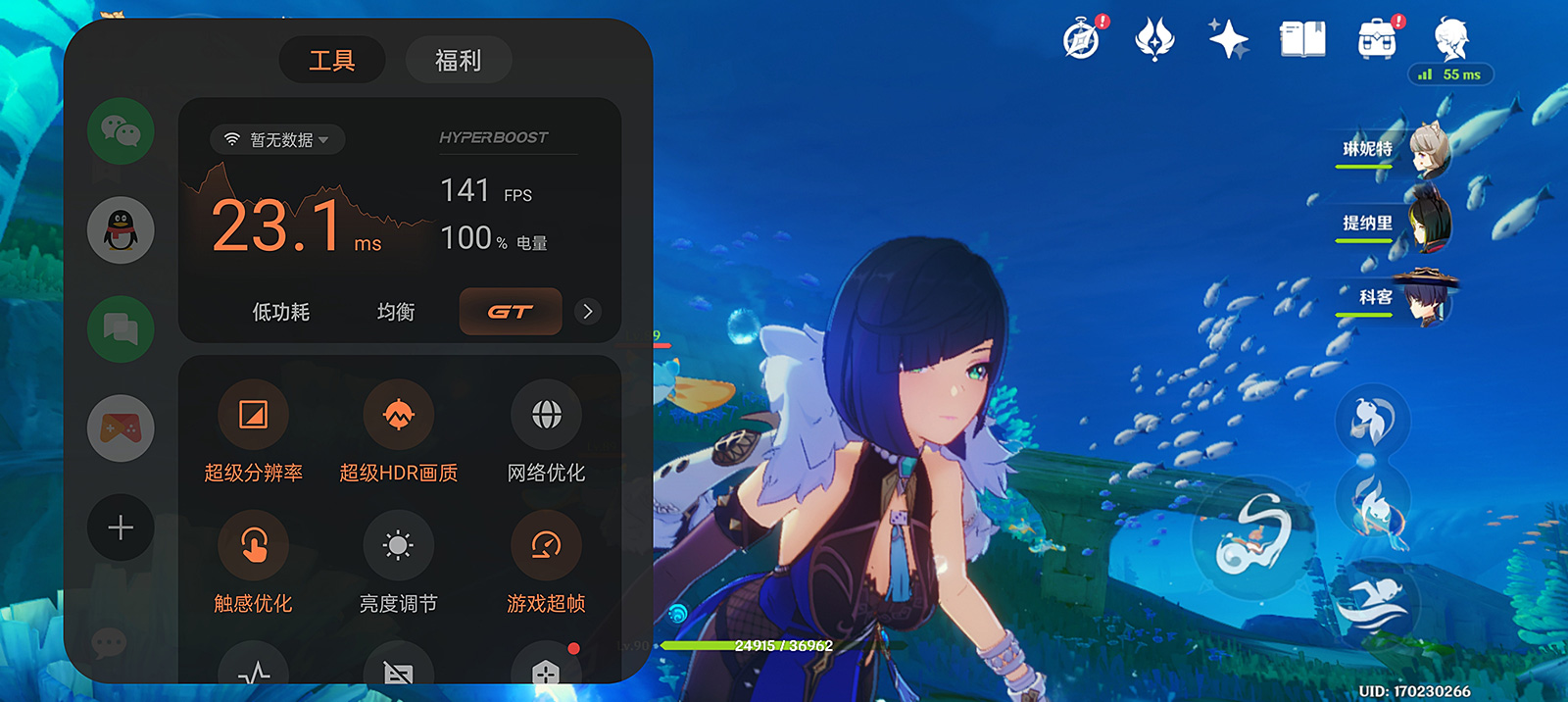
Task: Toggle 超级HDR画质 option
Action: [x=398, y=416]
